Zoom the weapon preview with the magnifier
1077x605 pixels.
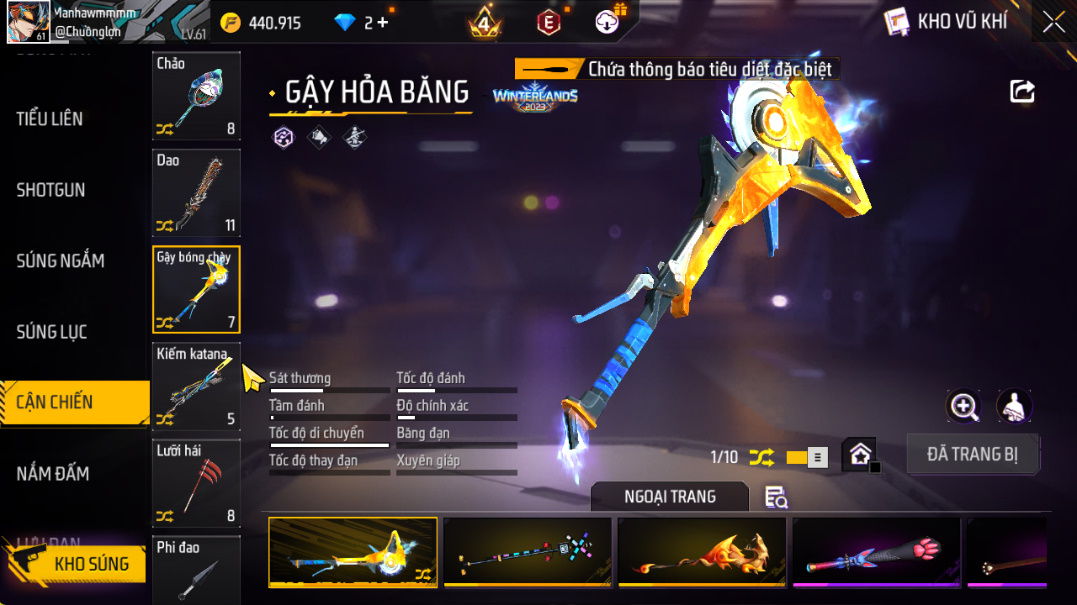[964, 406]
